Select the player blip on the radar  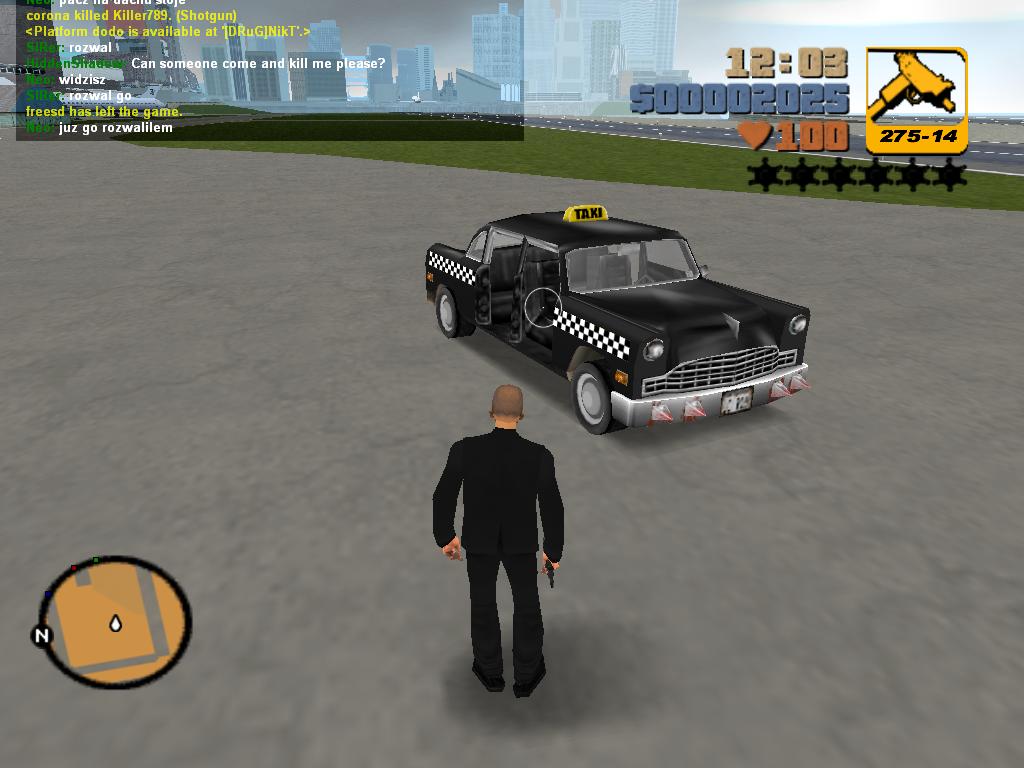coord(116,624)
